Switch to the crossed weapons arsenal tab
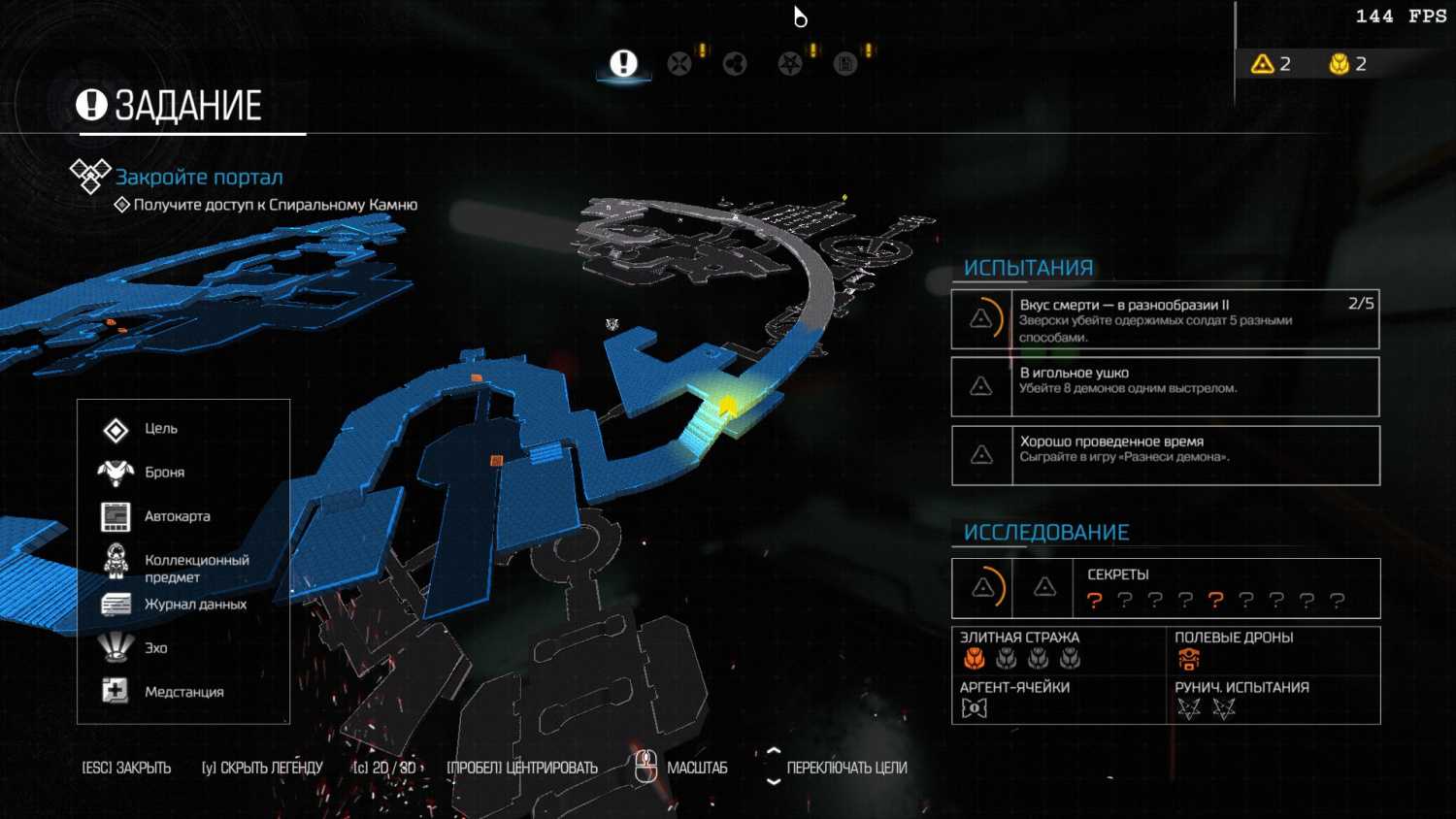Screen dimensions: 1456x819 coord(679,64)
